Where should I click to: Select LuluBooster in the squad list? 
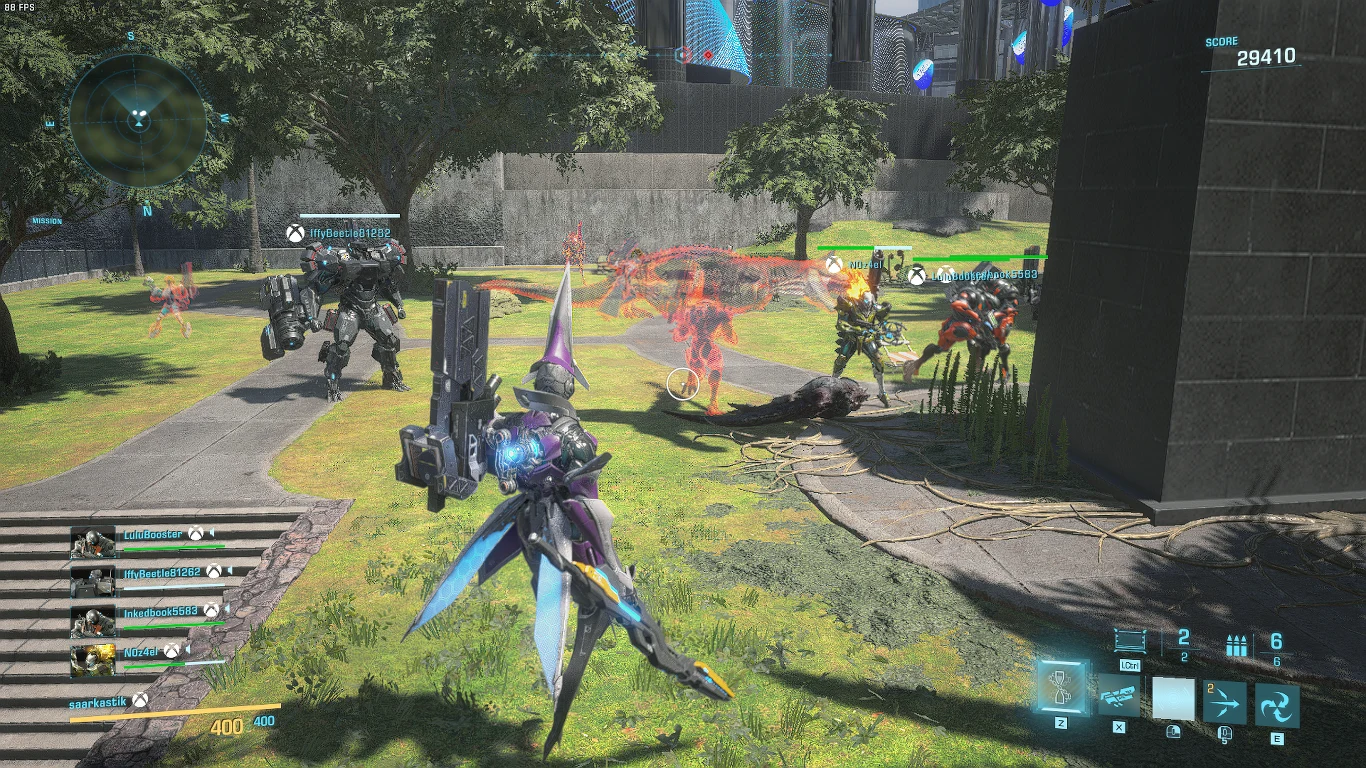[x=153, y=535]
